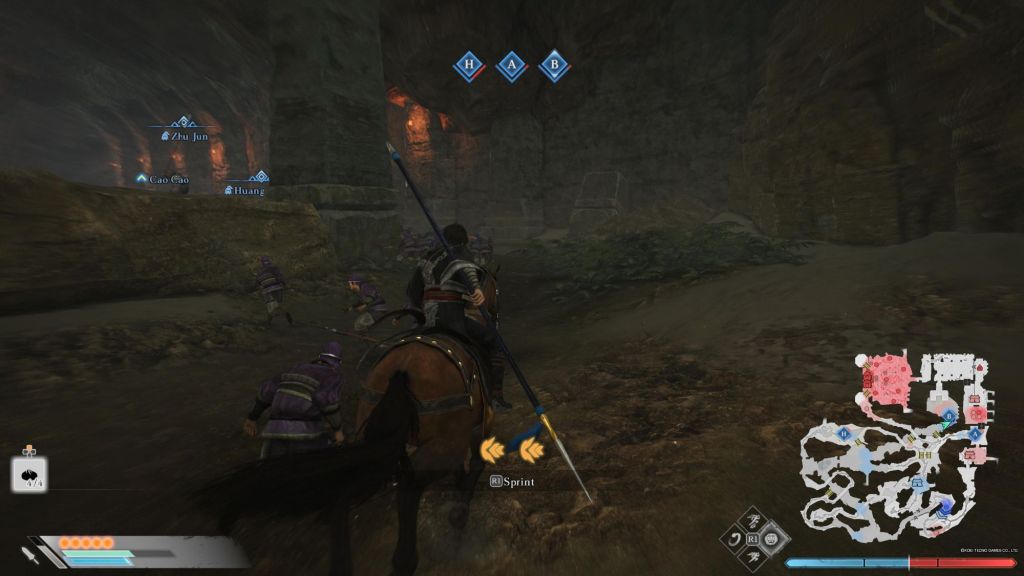This screenshot has width=1024, height=576.
Task: Activate the bottom battle art diamond
Action: [x=754, y=558]
